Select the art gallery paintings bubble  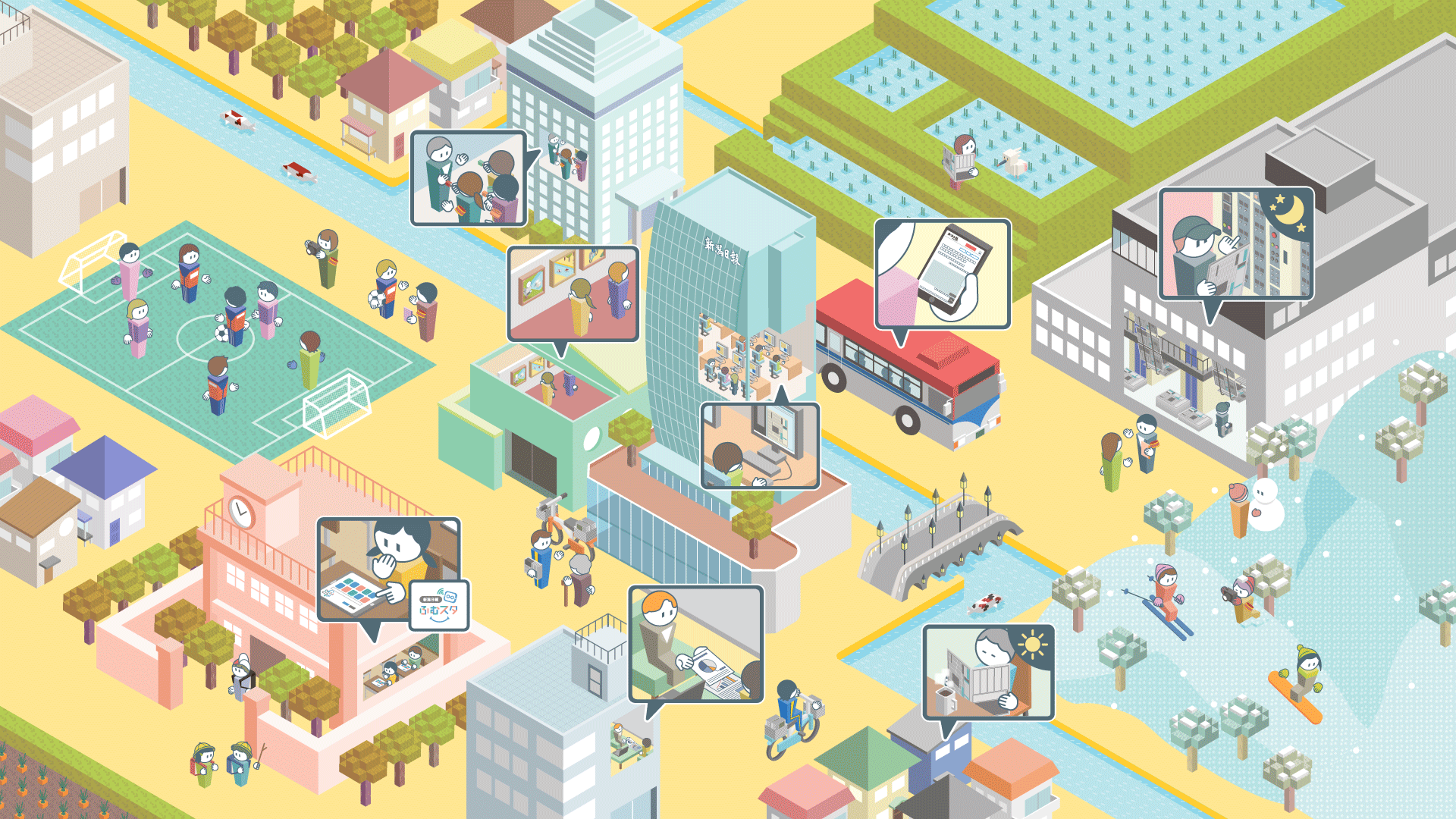573,293
